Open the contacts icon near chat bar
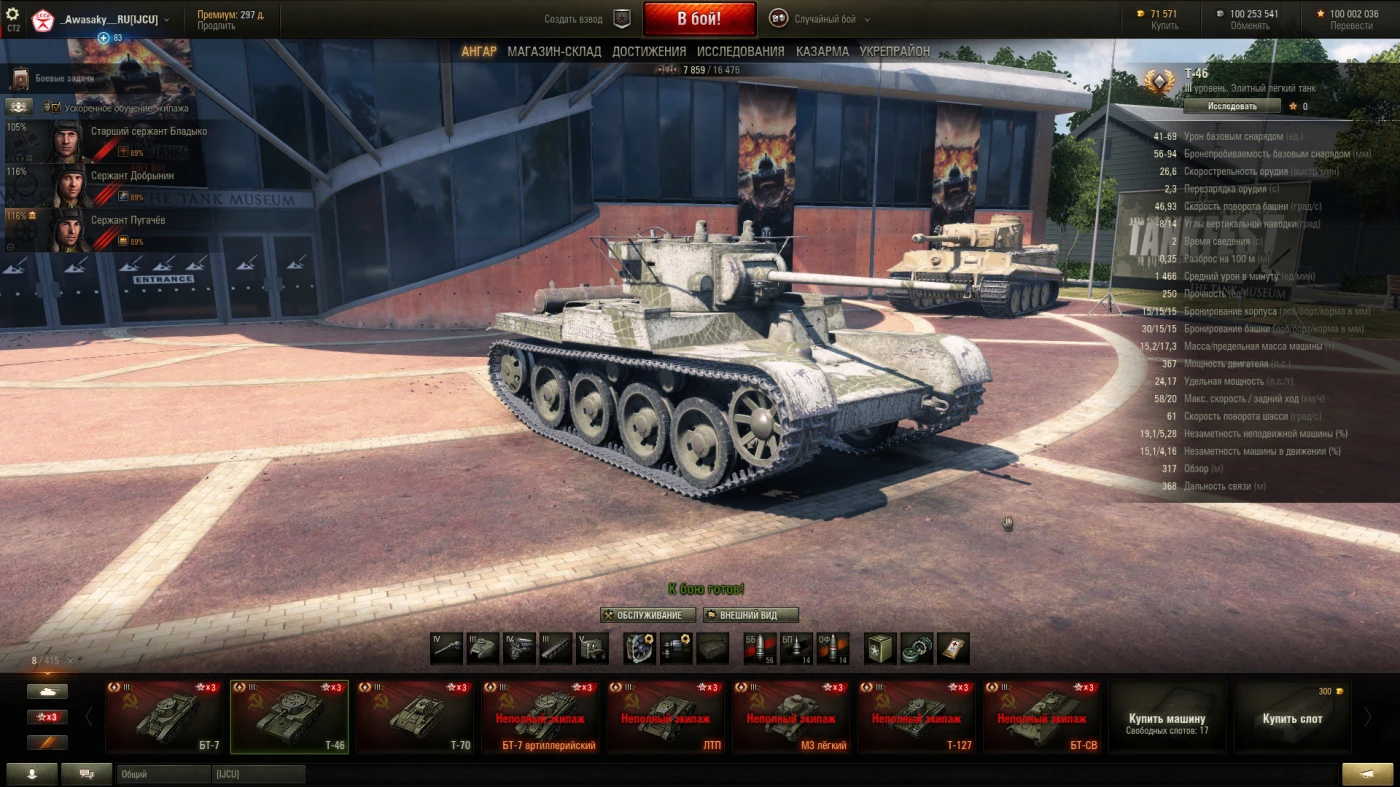Image resolution: width=1400 pixels, height=787 pixels. 32,773
